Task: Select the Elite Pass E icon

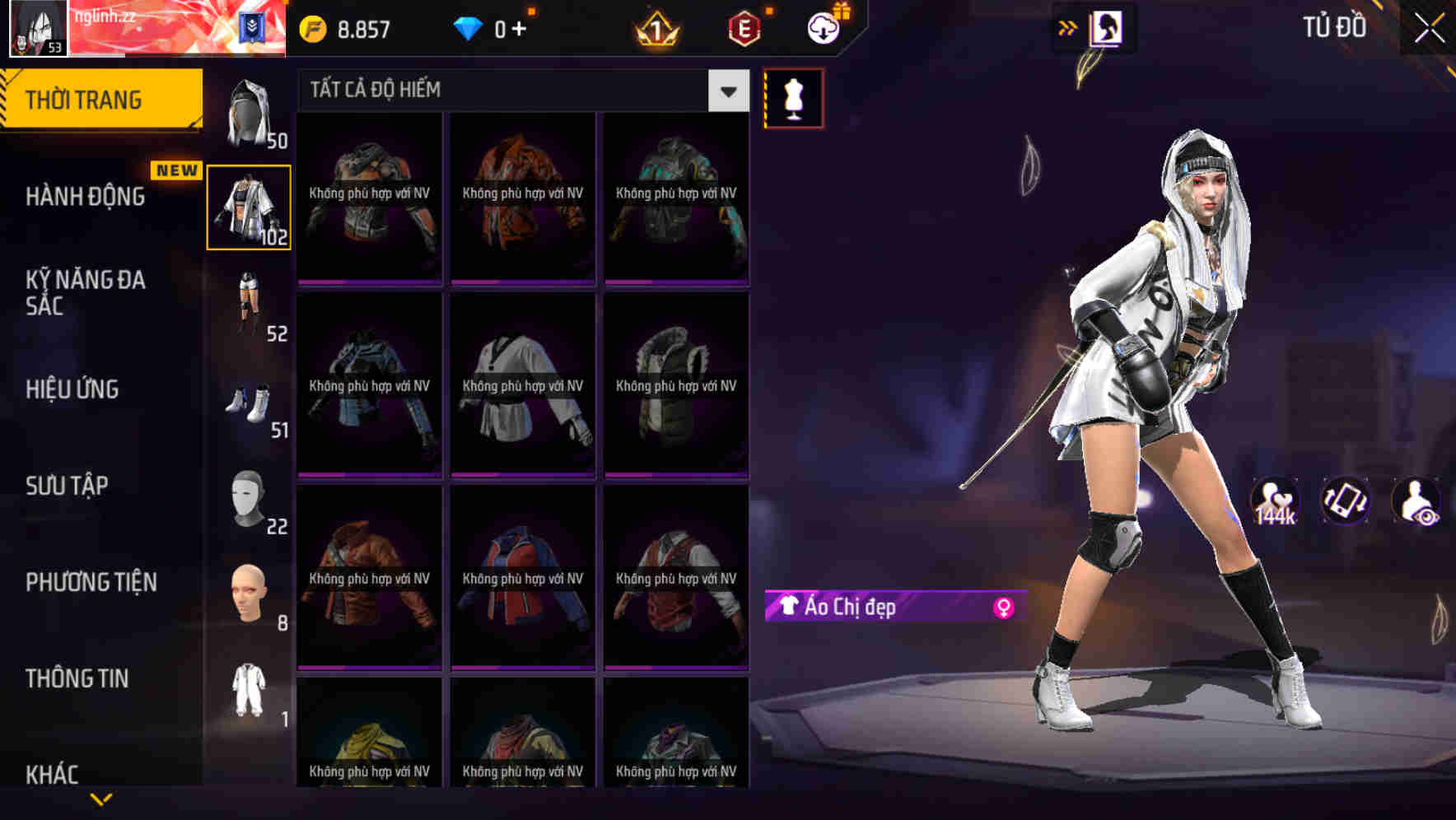Action: pyautogui.click(x=741, y=27)
